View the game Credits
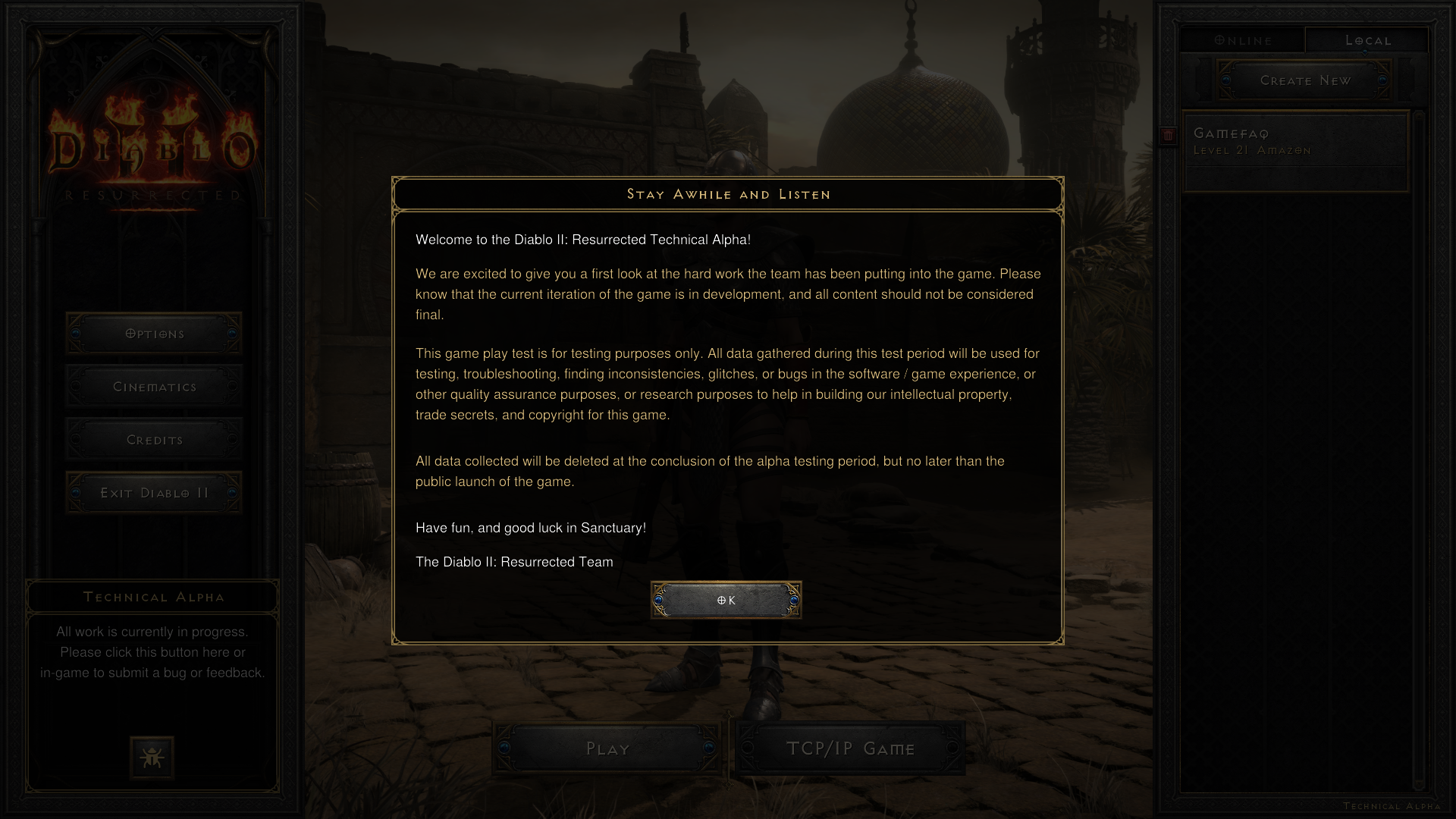The width and height of the screenshot is (1456, 819). (x=153, y=438)
